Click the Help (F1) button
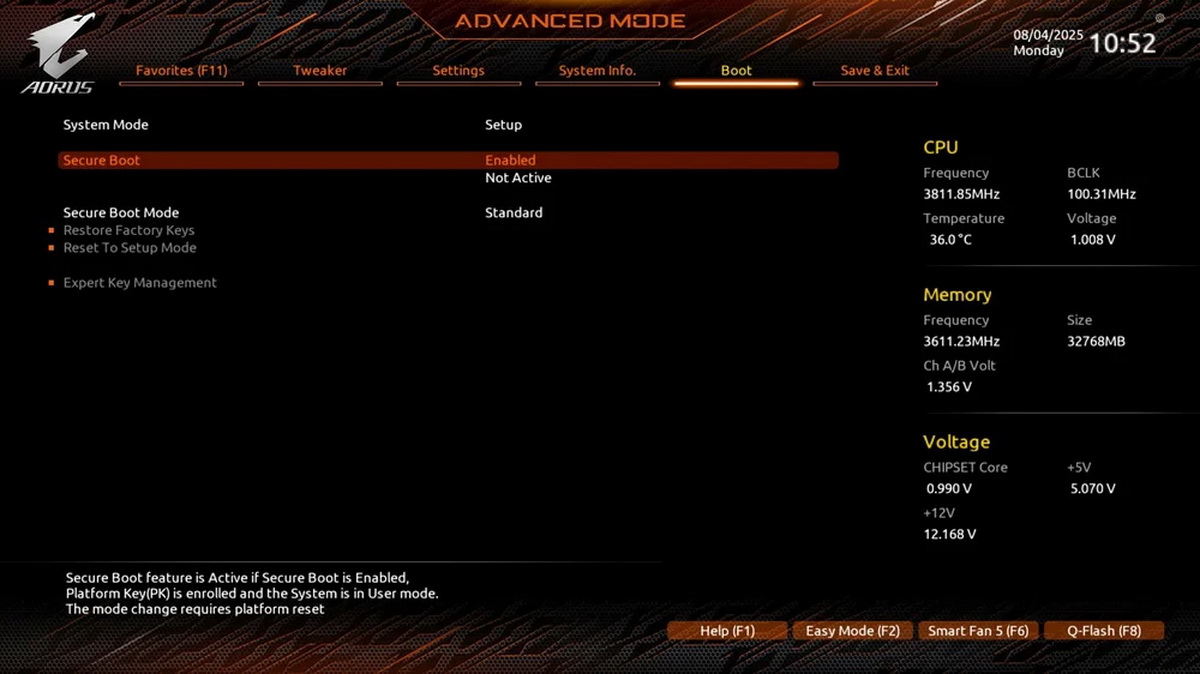Screen dimensions: 1200x674 pyautogui.click(x=727, y=631)
